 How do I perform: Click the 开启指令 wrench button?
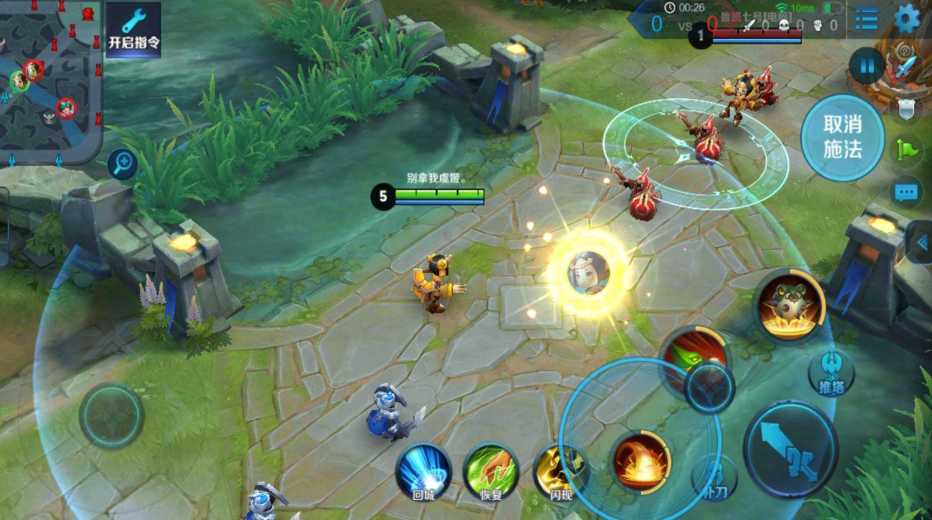coord(133,30)
